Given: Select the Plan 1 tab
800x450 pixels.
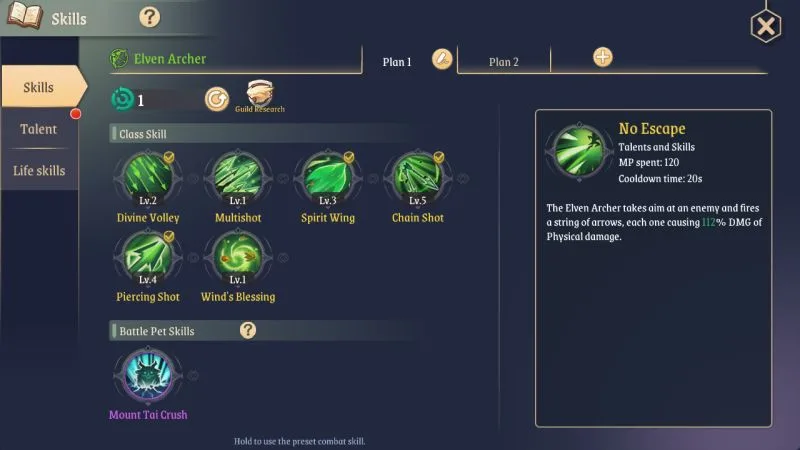Looking at the screenshot, I should pyautogui.click(x=397, y=61).
